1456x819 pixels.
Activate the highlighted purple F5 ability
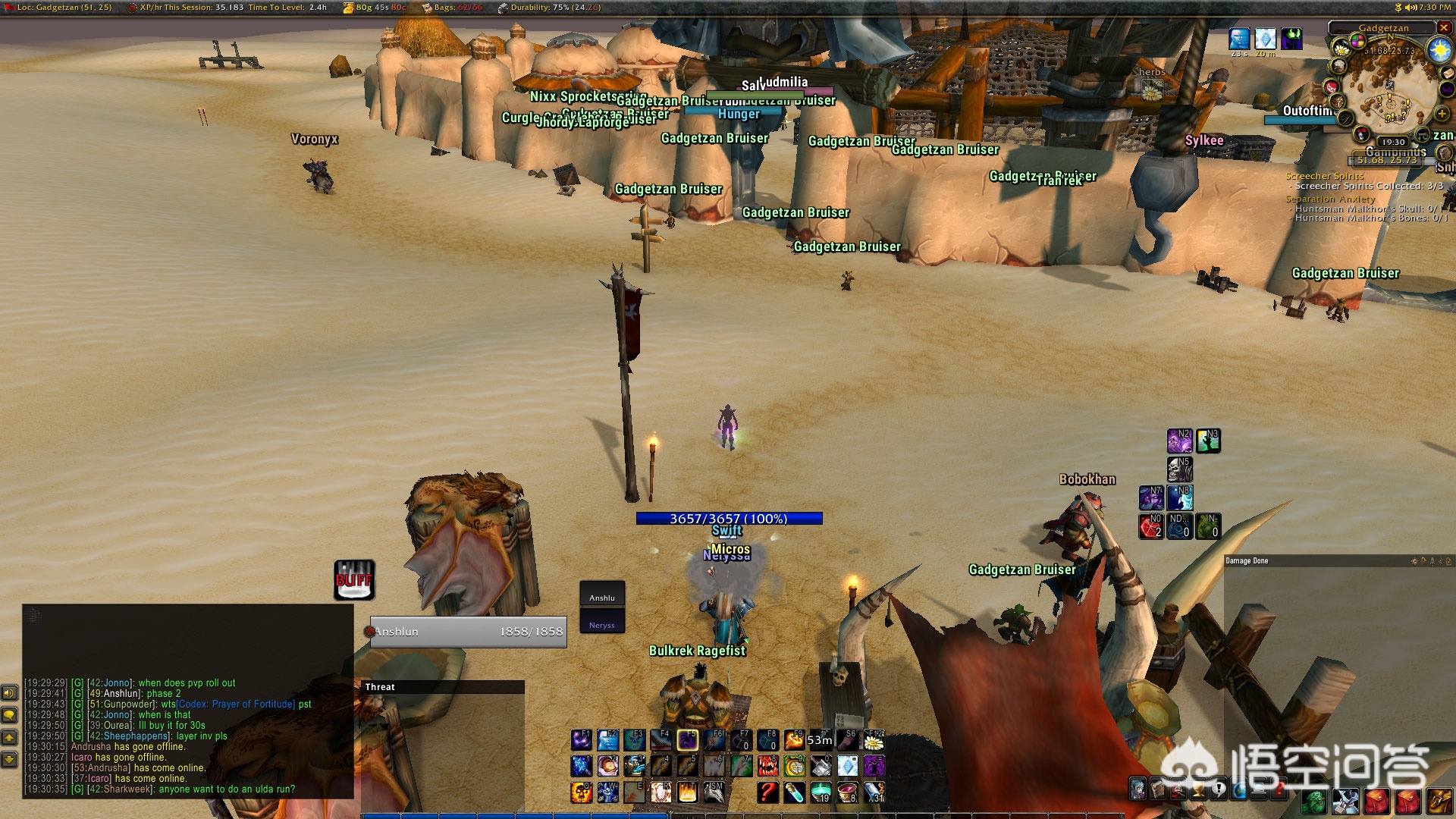pyautogui.click(x=688, y=740)
